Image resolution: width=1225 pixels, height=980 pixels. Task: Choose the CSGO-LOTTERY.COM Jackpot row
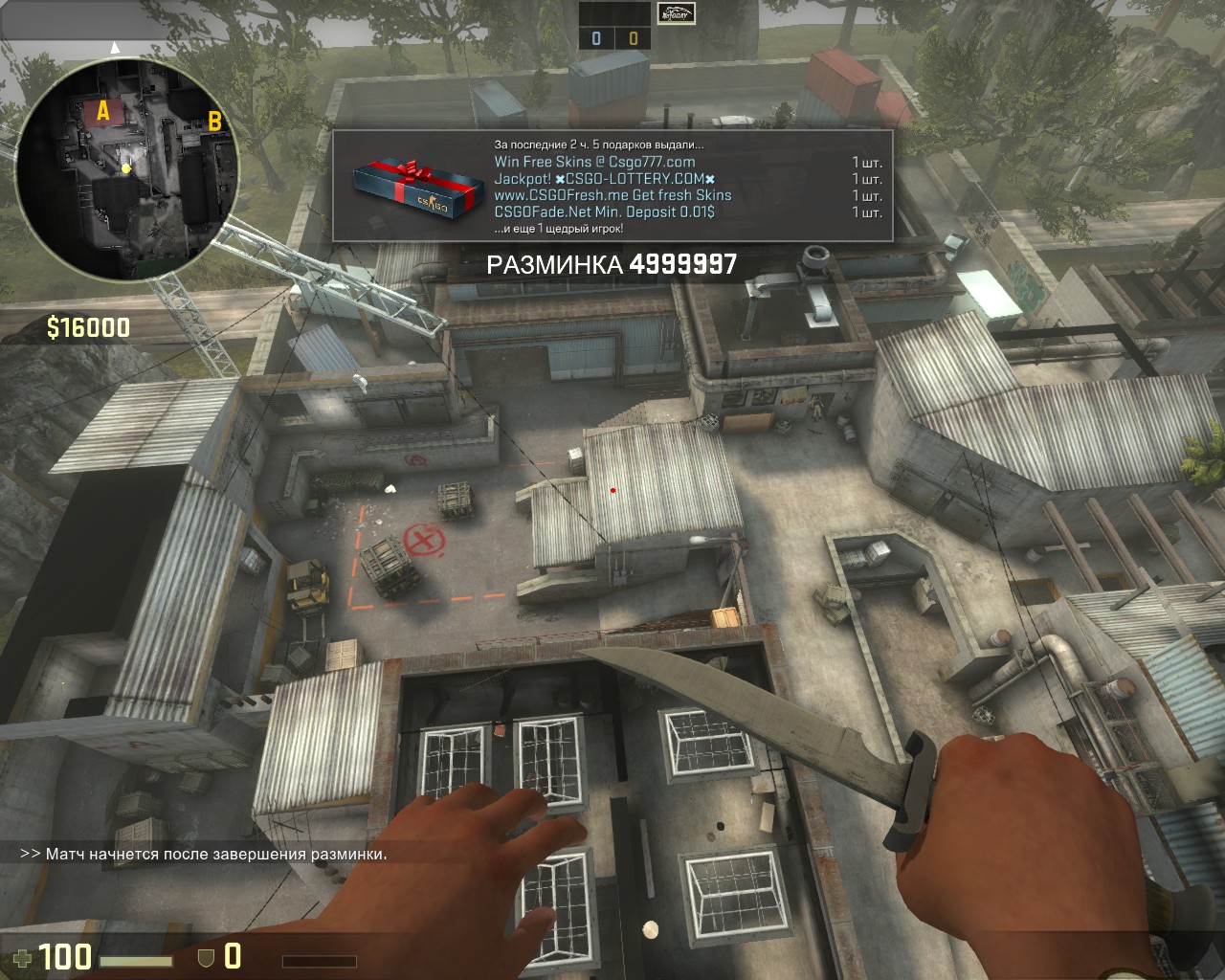tap(604, 179)
